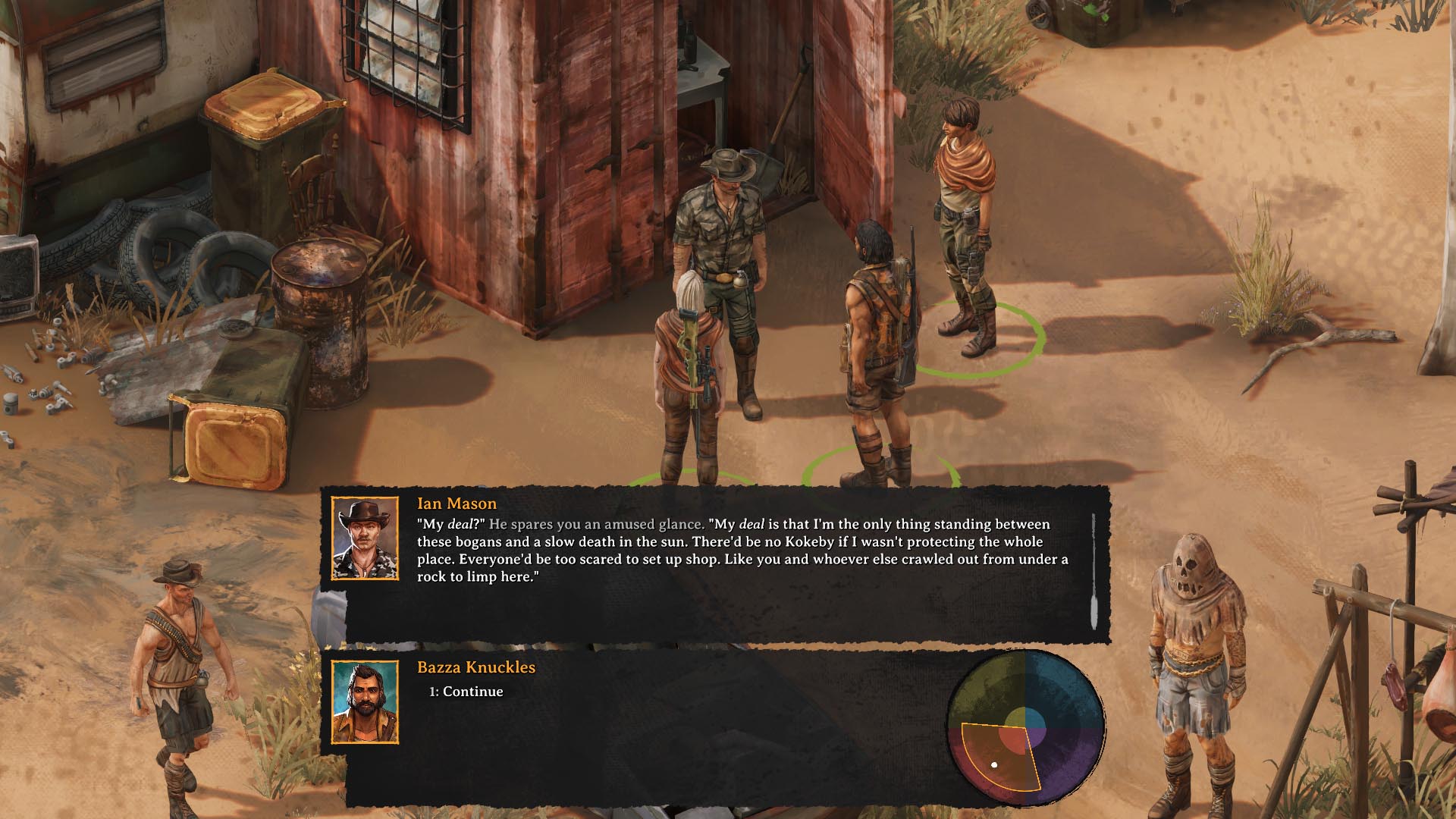This screenshot has height=819, width=1456.
Task: Select Bazza Knuckles' portrait
Action: [365, 702]
